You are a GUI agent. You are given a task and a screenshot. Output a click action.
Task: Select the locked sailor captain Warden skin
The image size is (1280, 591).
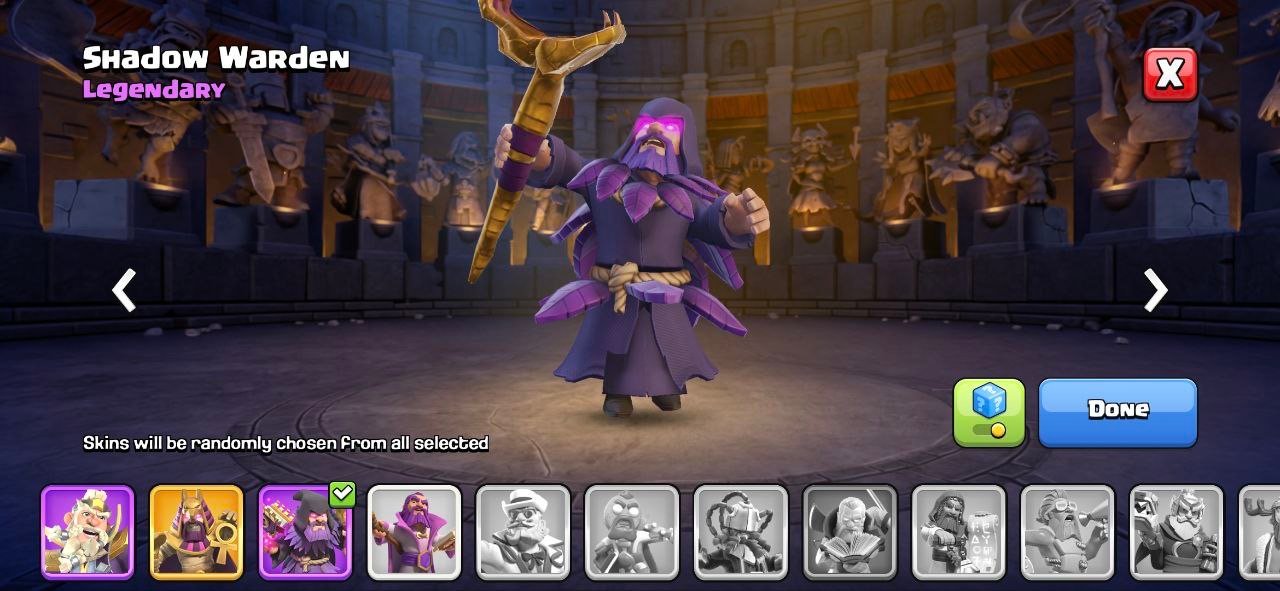coord(523,532)
